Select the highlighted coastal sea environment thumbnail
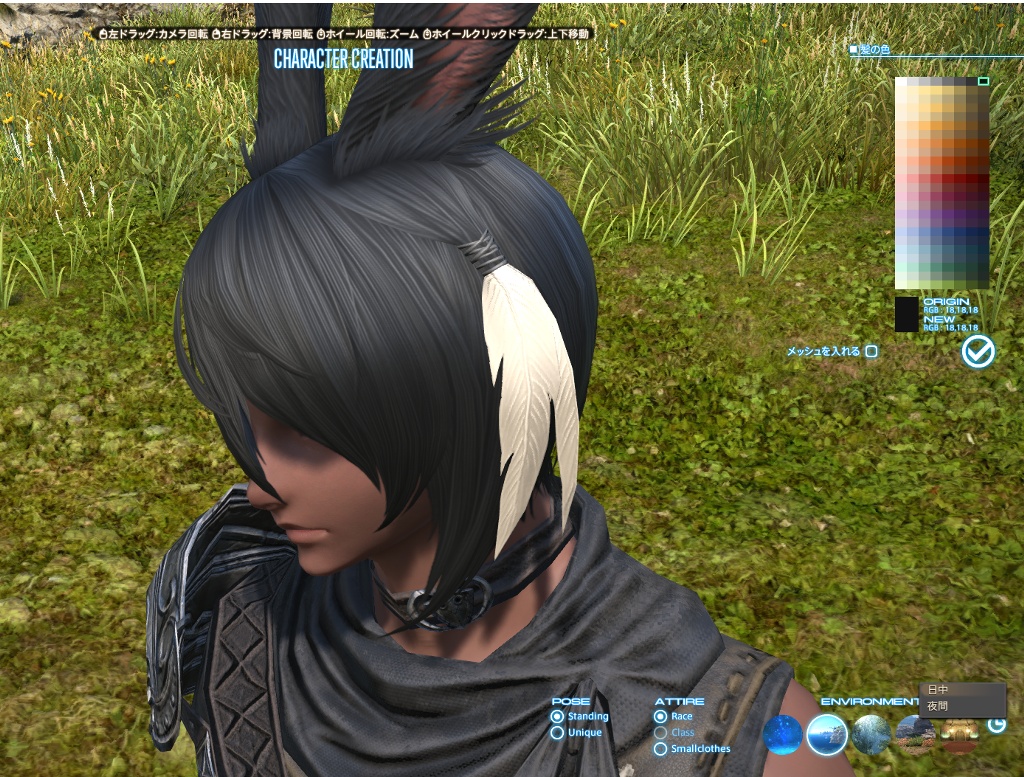The image size is (1024, 777). pyautogui.click(x=827, y=735)
